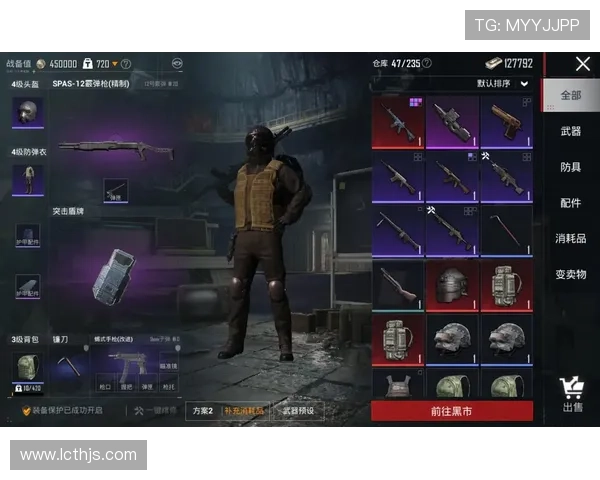Open the 变卖物 (Sellables) tab

click(570, 274)
